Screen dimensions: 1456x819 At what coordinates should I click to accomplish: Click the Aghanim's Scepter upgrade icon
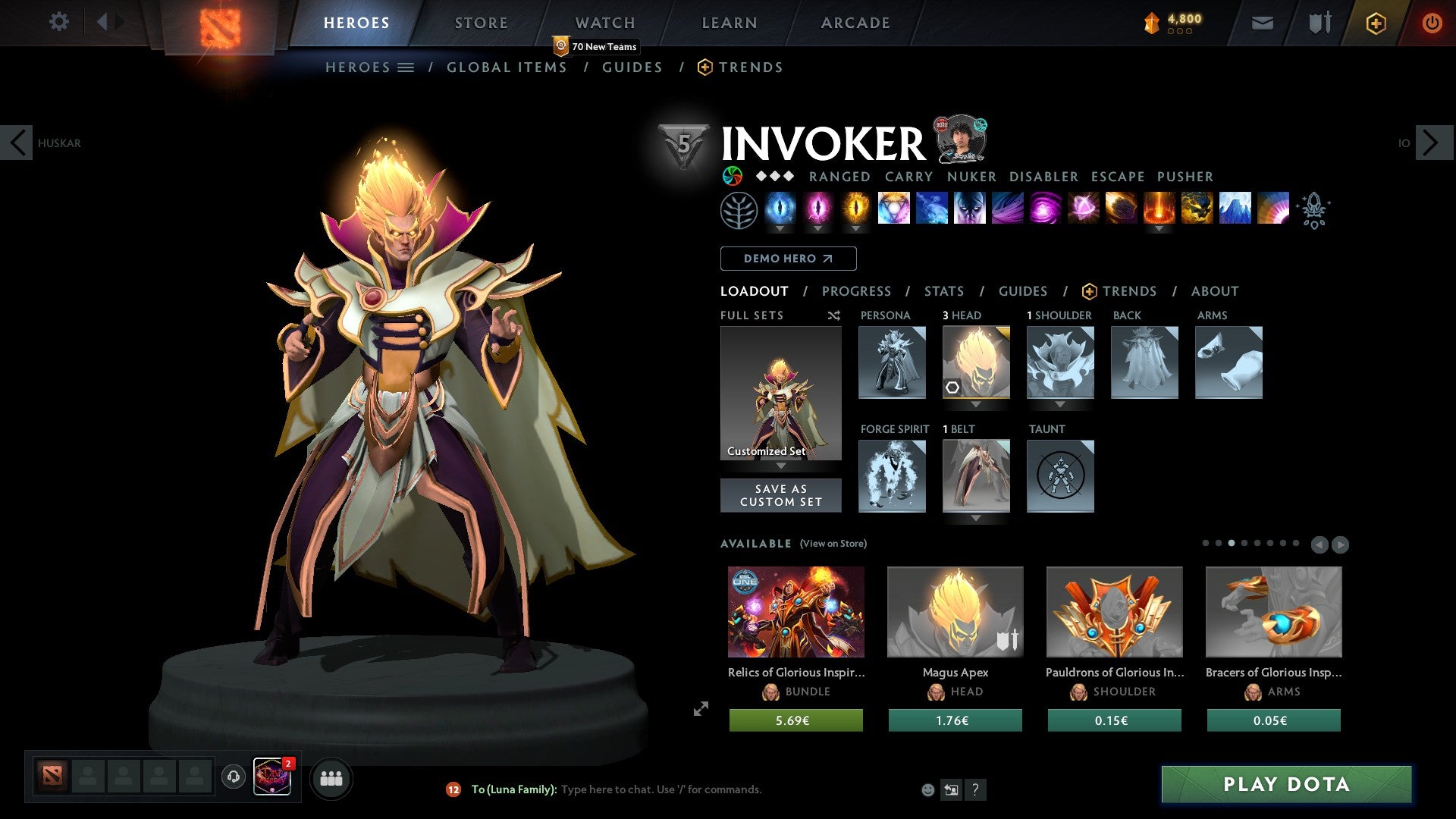[1314, 210]
